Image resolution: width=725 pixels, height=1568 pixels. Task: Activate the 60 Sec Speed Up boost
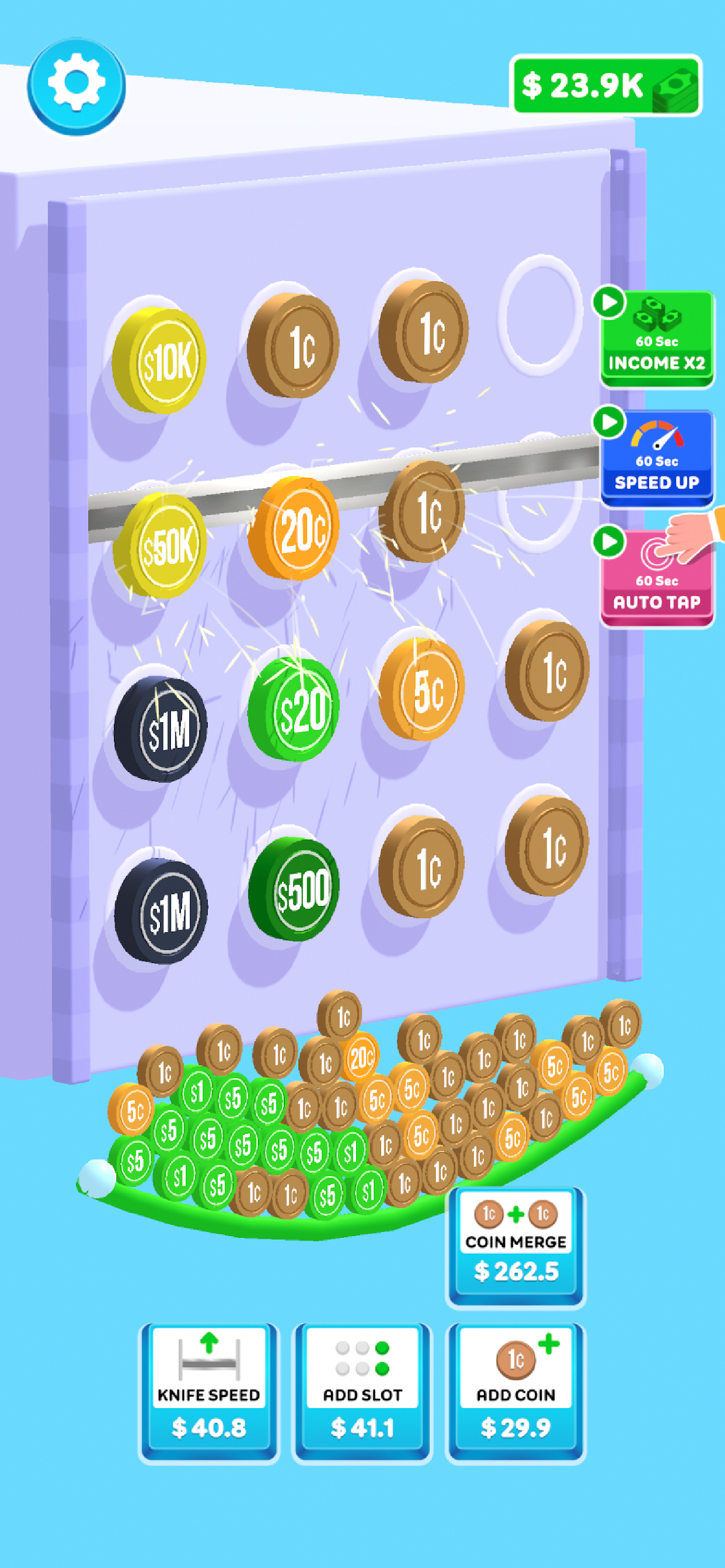(656, 459)
